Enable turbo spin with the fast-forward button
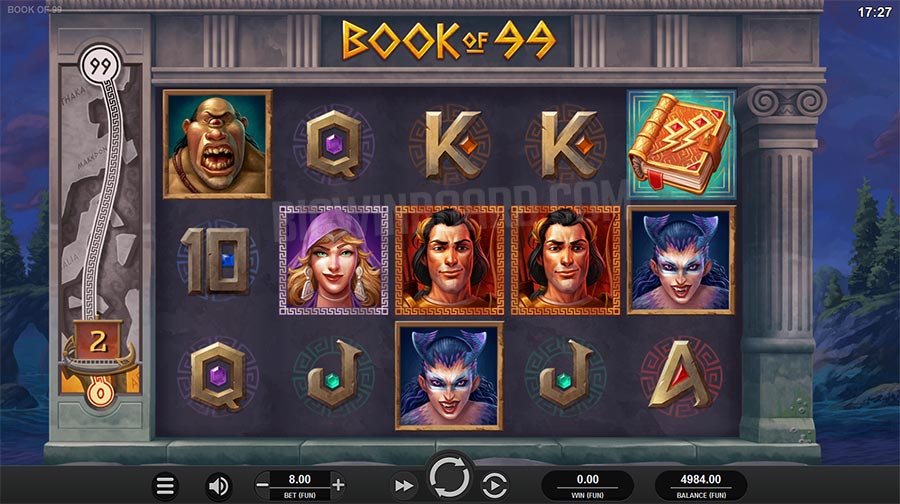The width and height of the screenshot is (900, 504). point(403,486)
